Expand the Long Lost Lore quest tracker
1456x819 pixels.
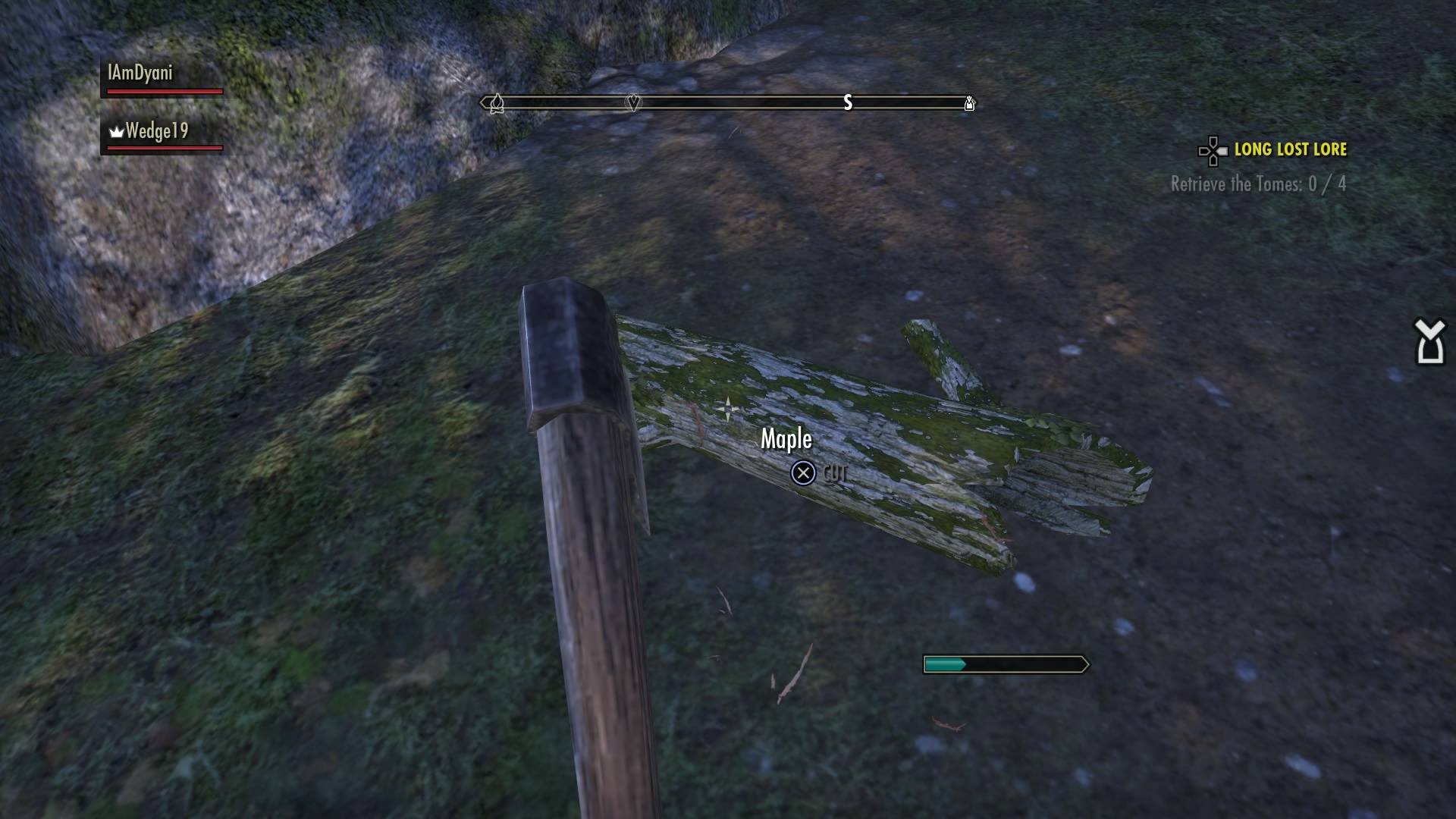(1290, 149)
